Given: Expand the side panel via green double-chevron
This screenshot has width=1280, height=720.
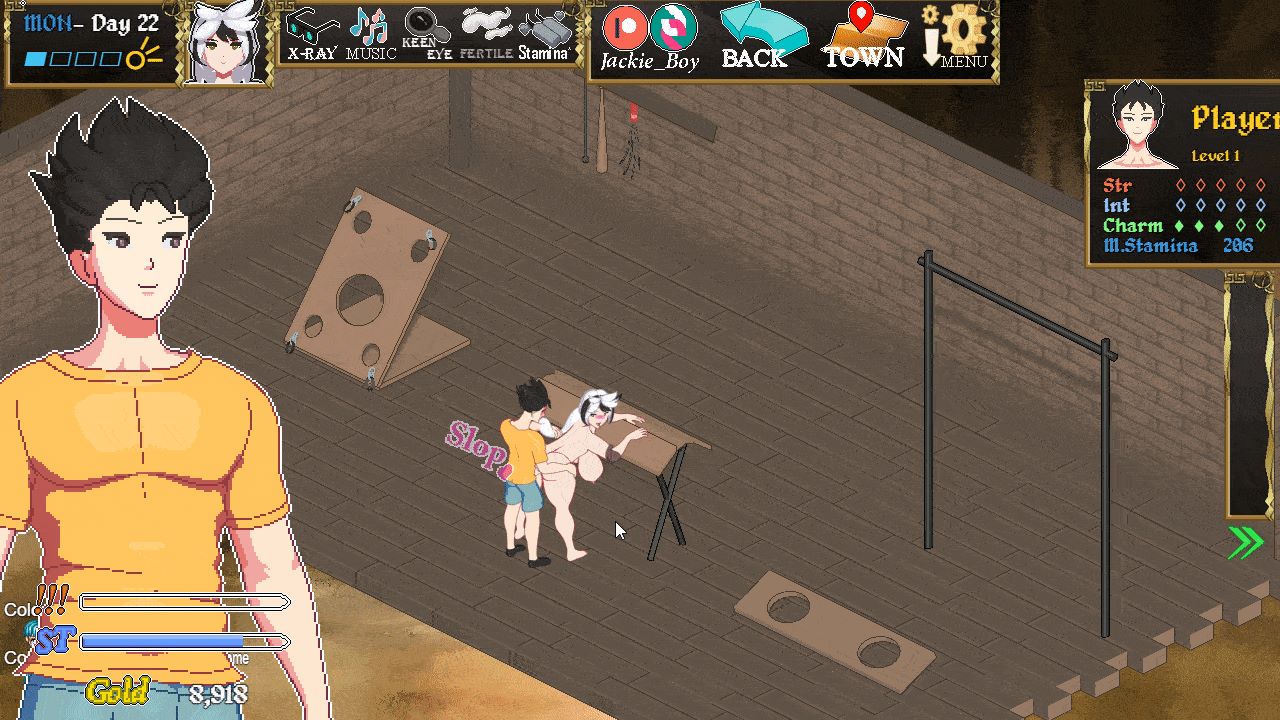Looking at the screenshot, I should click(1244, 541).
